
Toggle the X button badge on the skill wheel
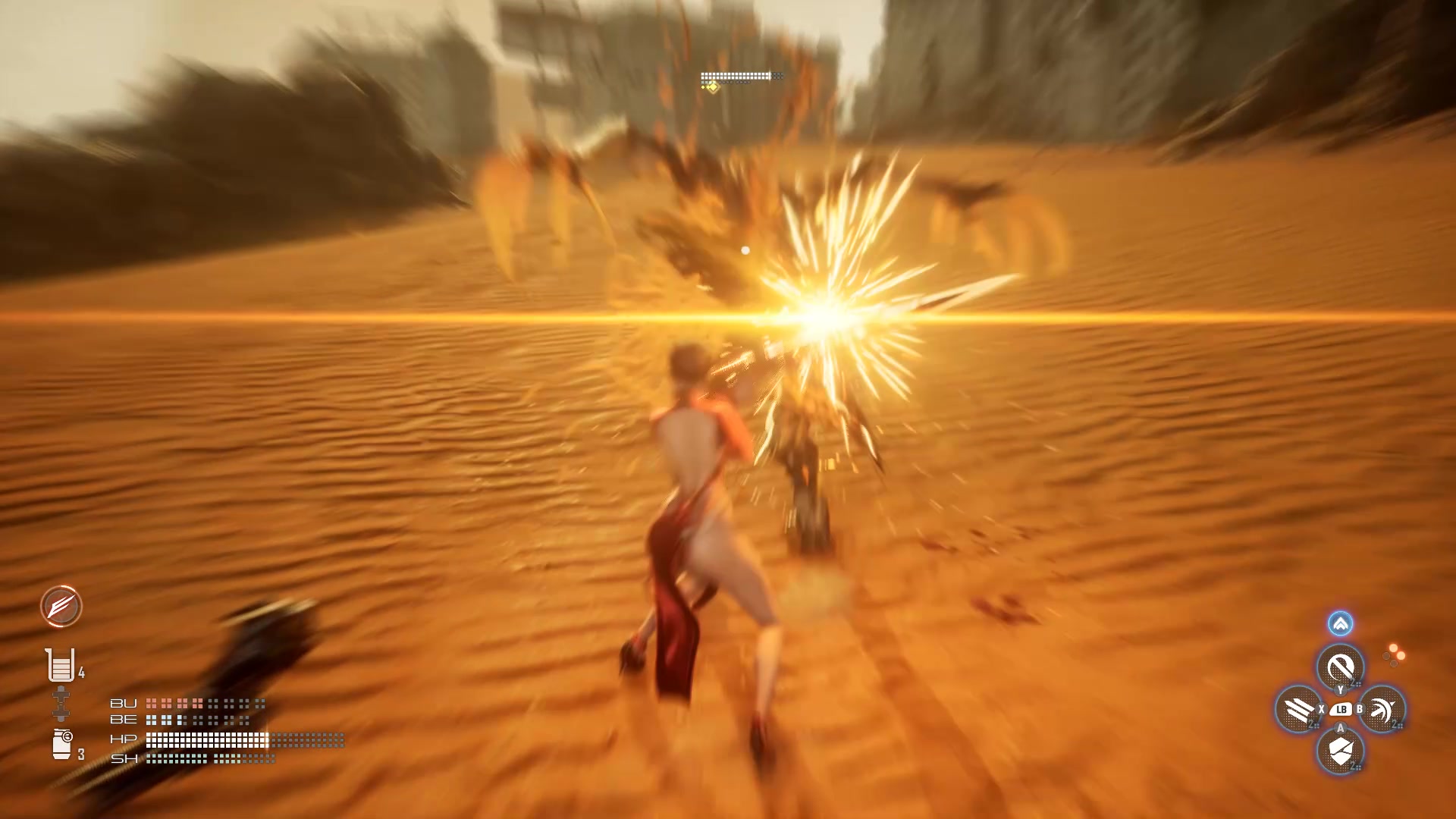1321,709
